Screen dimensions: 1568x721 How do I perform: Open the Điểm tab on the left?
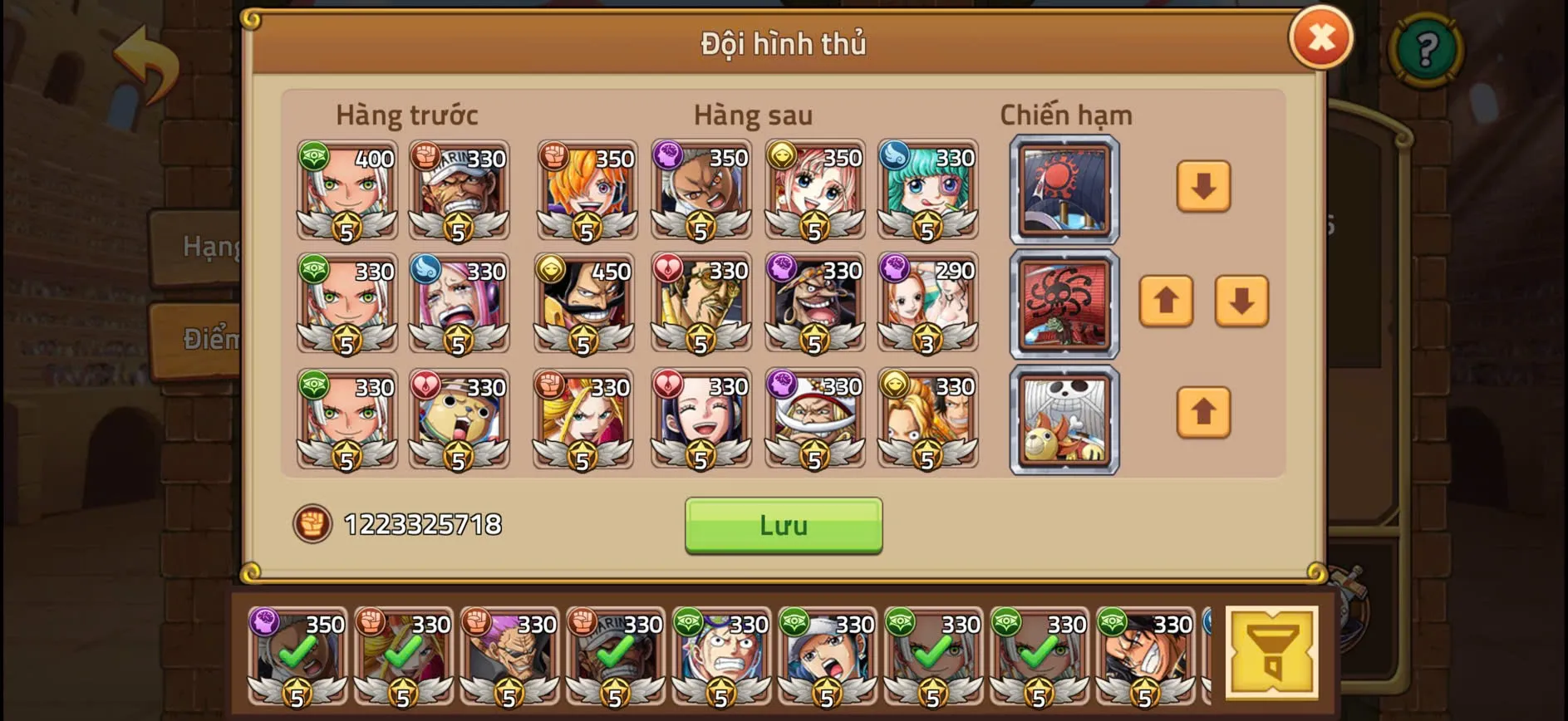(202, 338)
